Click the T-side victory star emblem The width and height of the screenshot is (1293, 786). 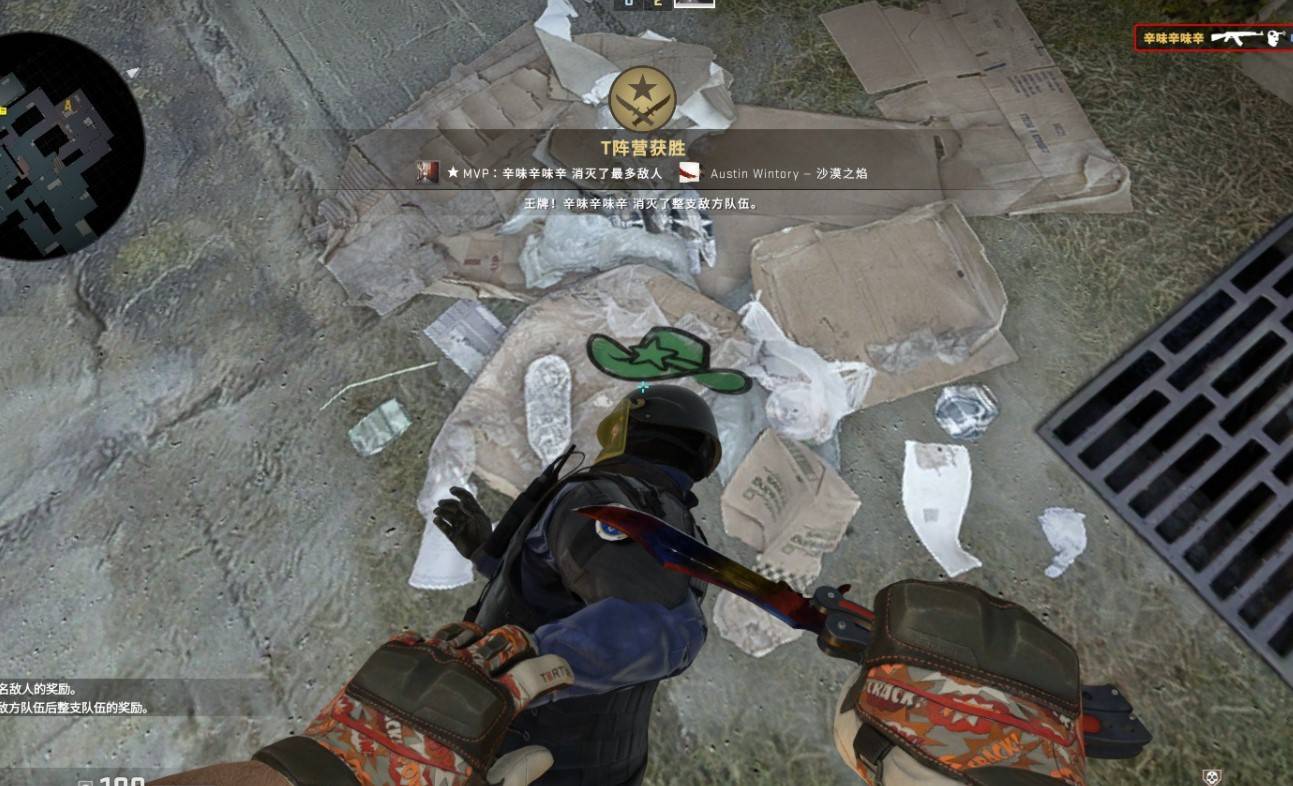pos(642,99)
